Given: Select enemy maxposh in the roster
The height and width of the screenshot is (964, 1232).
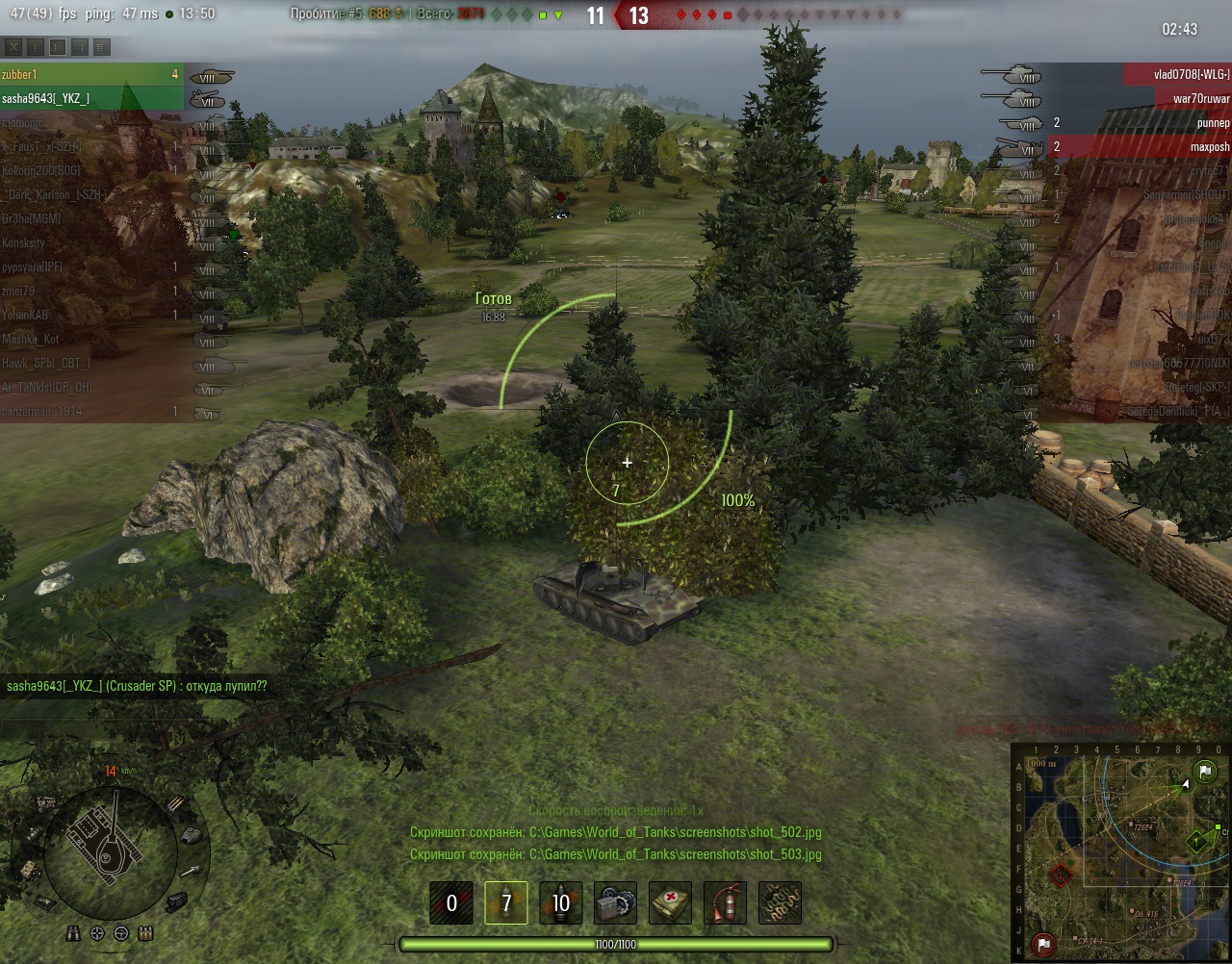Looking at the screenshot, I should (x=1192, y=146).
